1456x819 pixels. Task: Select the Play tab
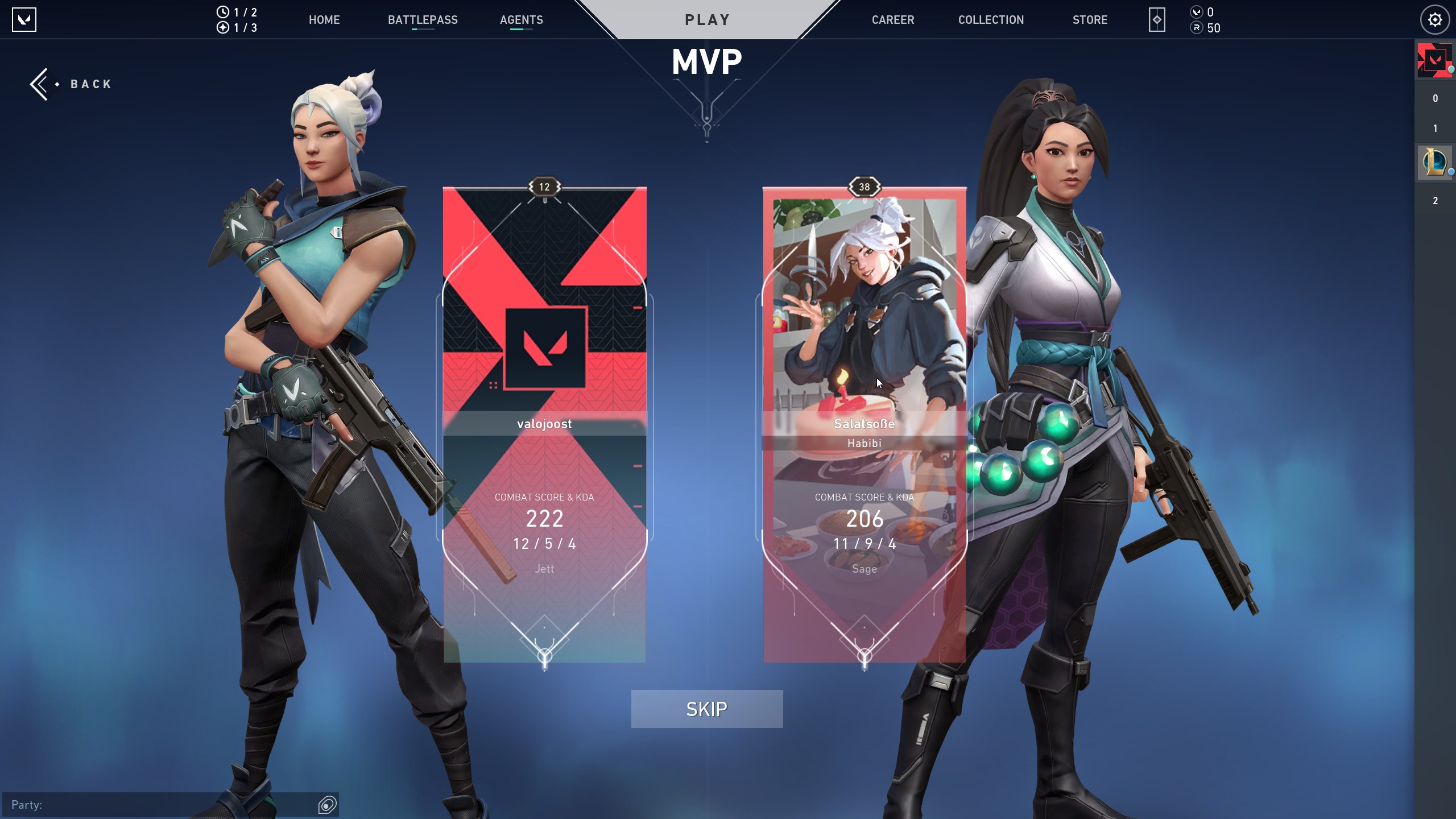707,20
